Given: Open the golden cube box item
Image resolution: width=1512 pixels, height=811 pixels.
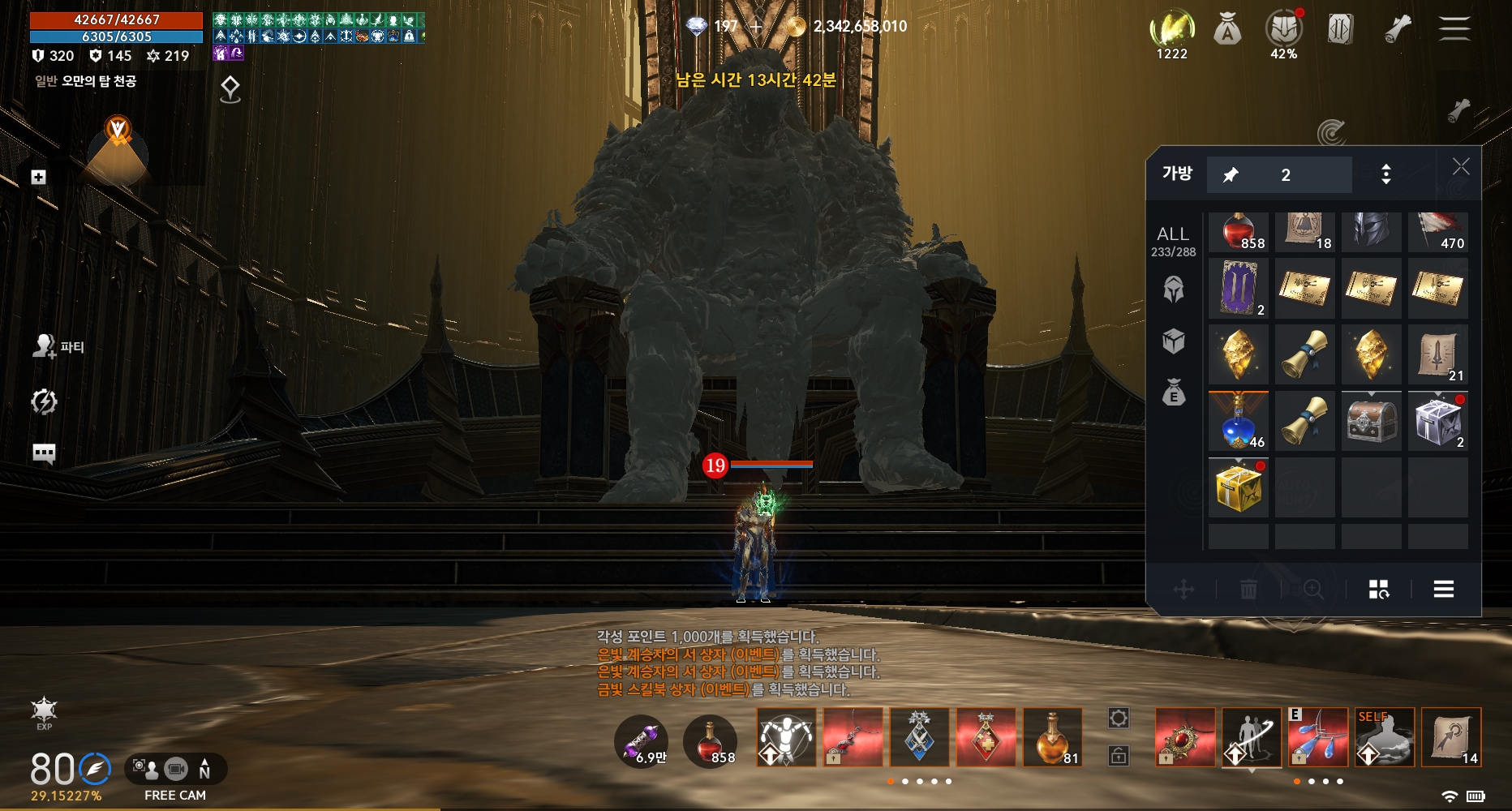Looking at the screenshot, I should click(1239, 487).
